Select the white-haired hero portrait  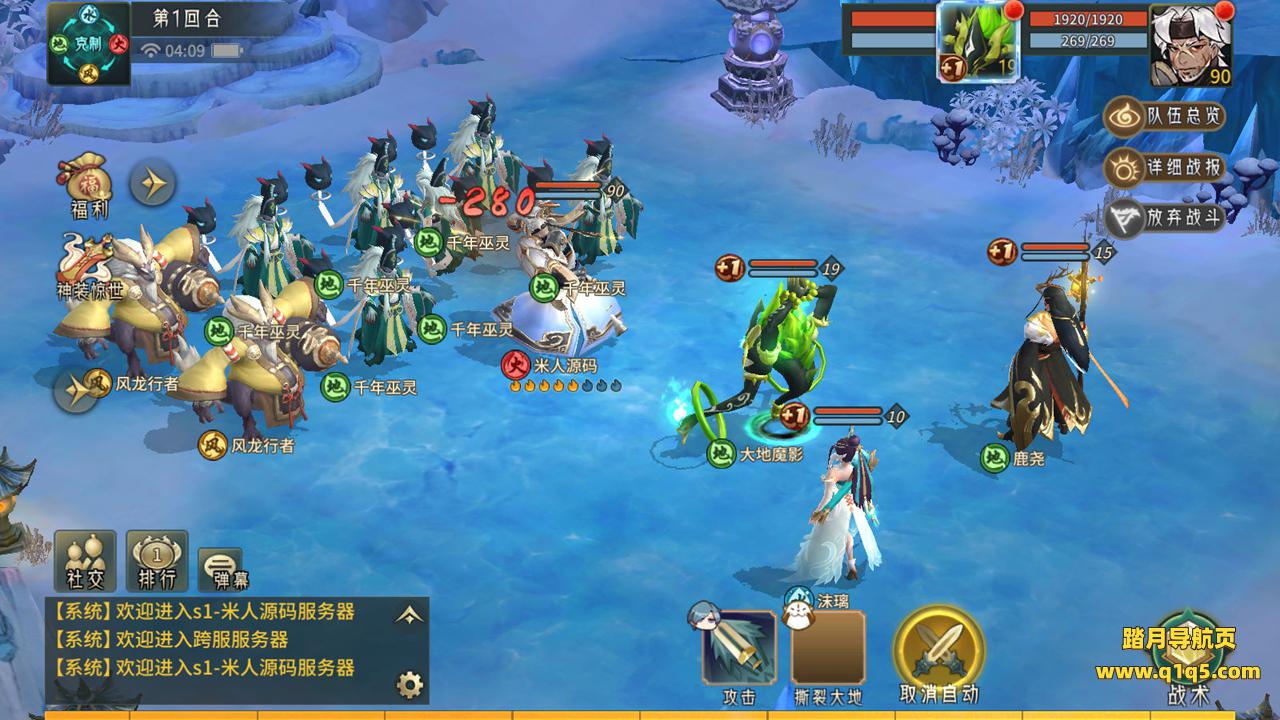(x=1190, y=45)
